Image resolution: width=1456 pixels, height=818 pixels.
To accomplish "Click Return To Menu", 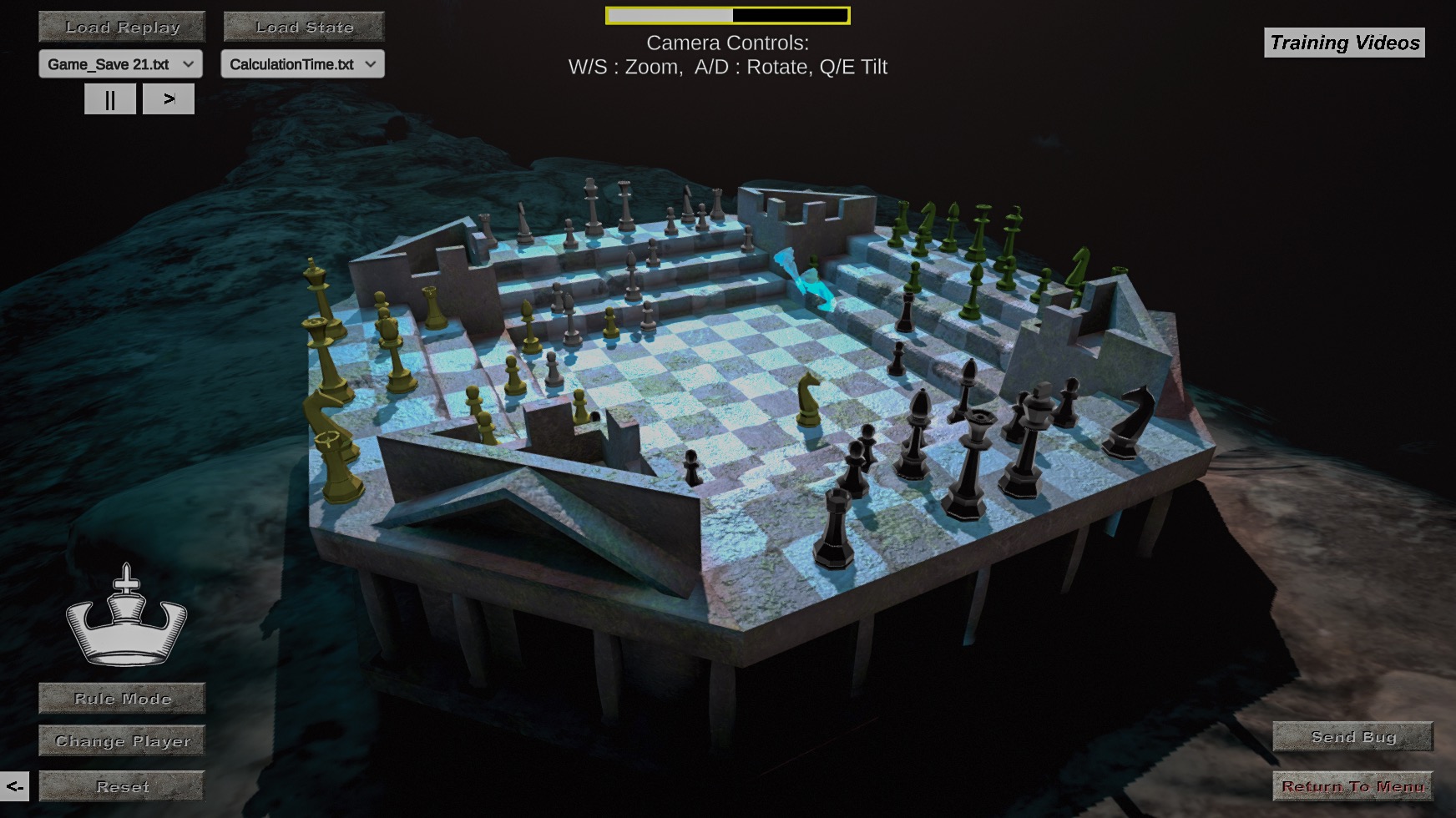I will pos(1352,785).
